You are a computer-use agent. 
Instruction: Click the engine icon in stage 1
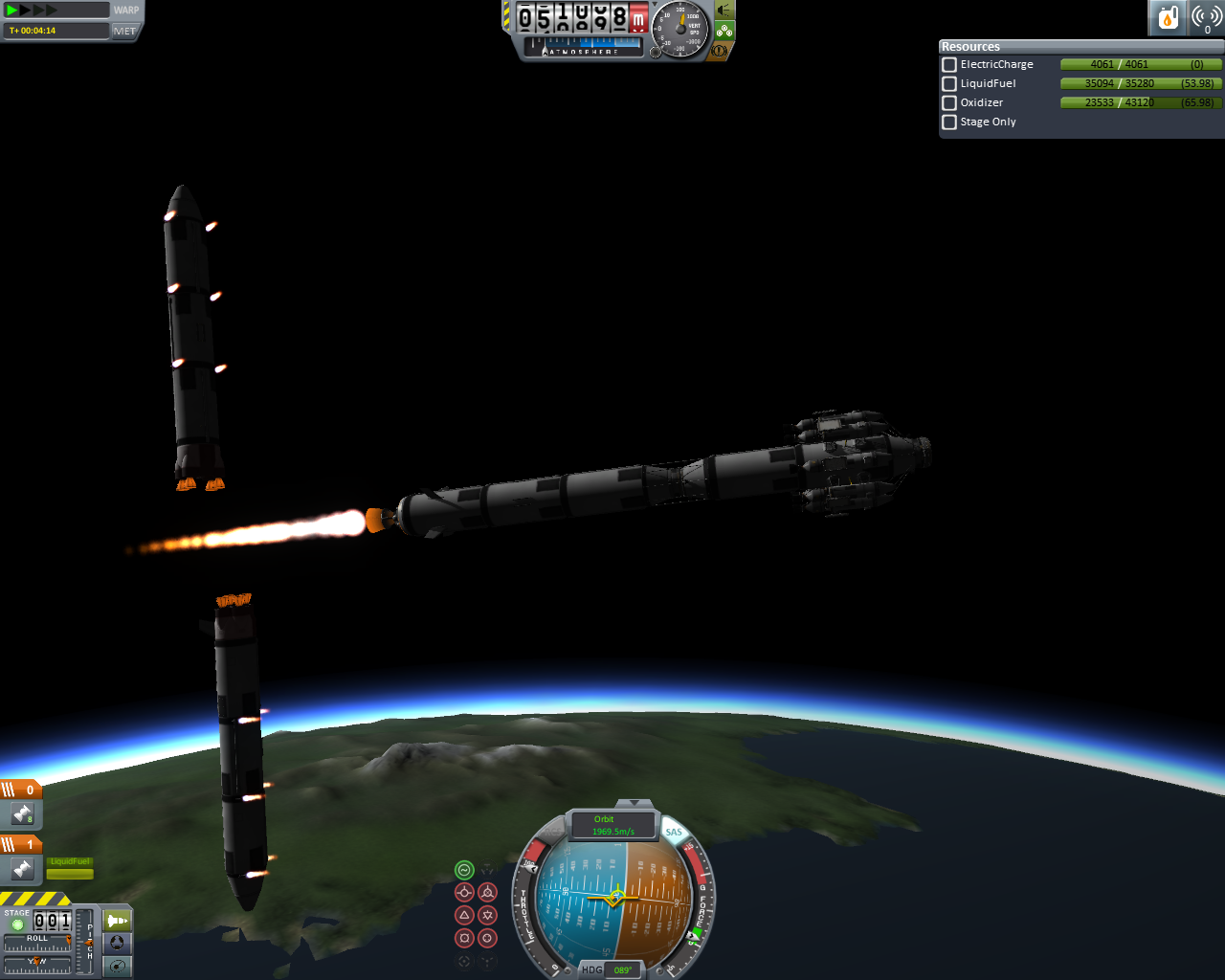coord(22,869)
